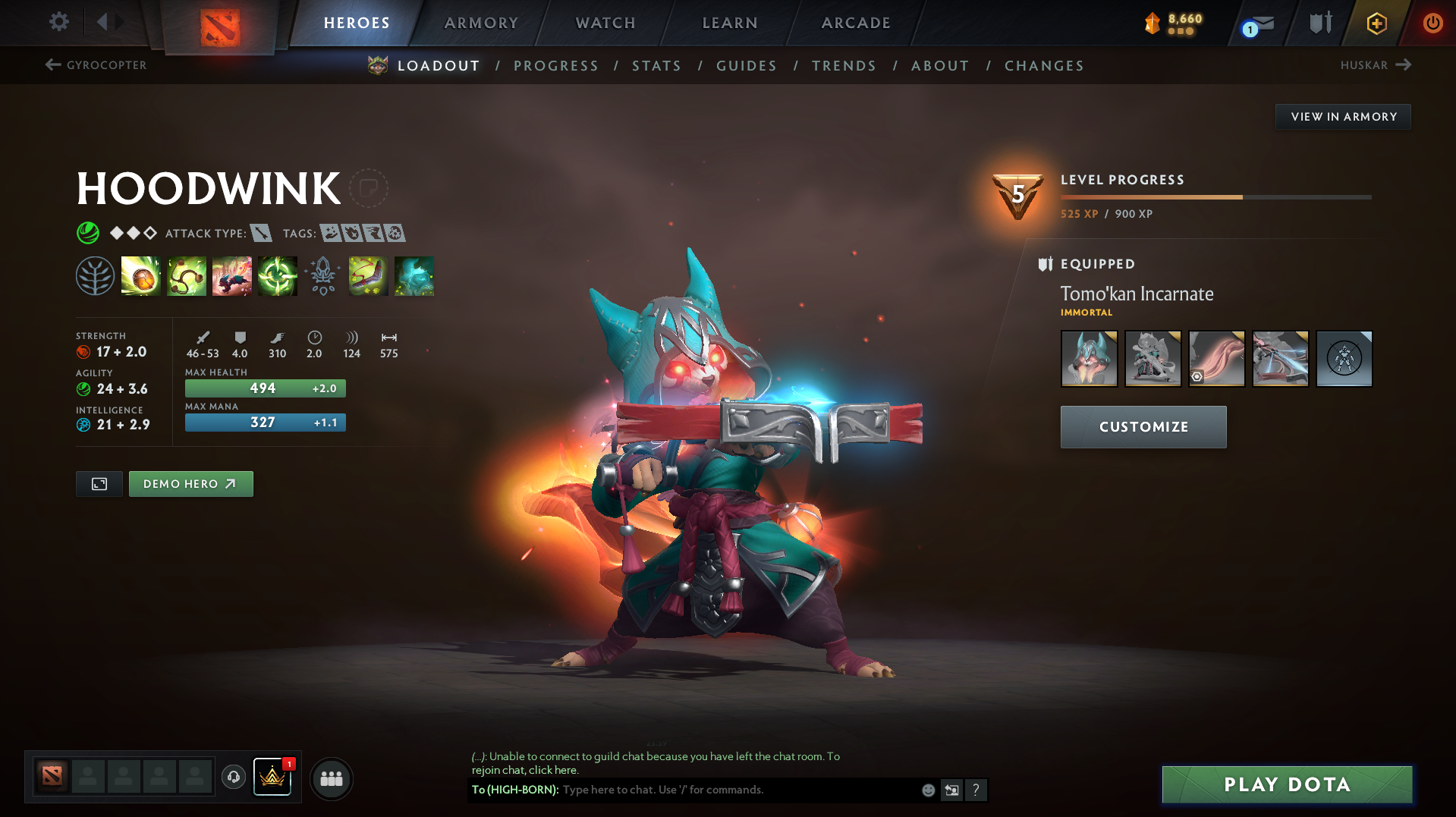Click View in Armory button
The width and height of the screenshot is (1456, 817).
click(x=1343, y=117)
